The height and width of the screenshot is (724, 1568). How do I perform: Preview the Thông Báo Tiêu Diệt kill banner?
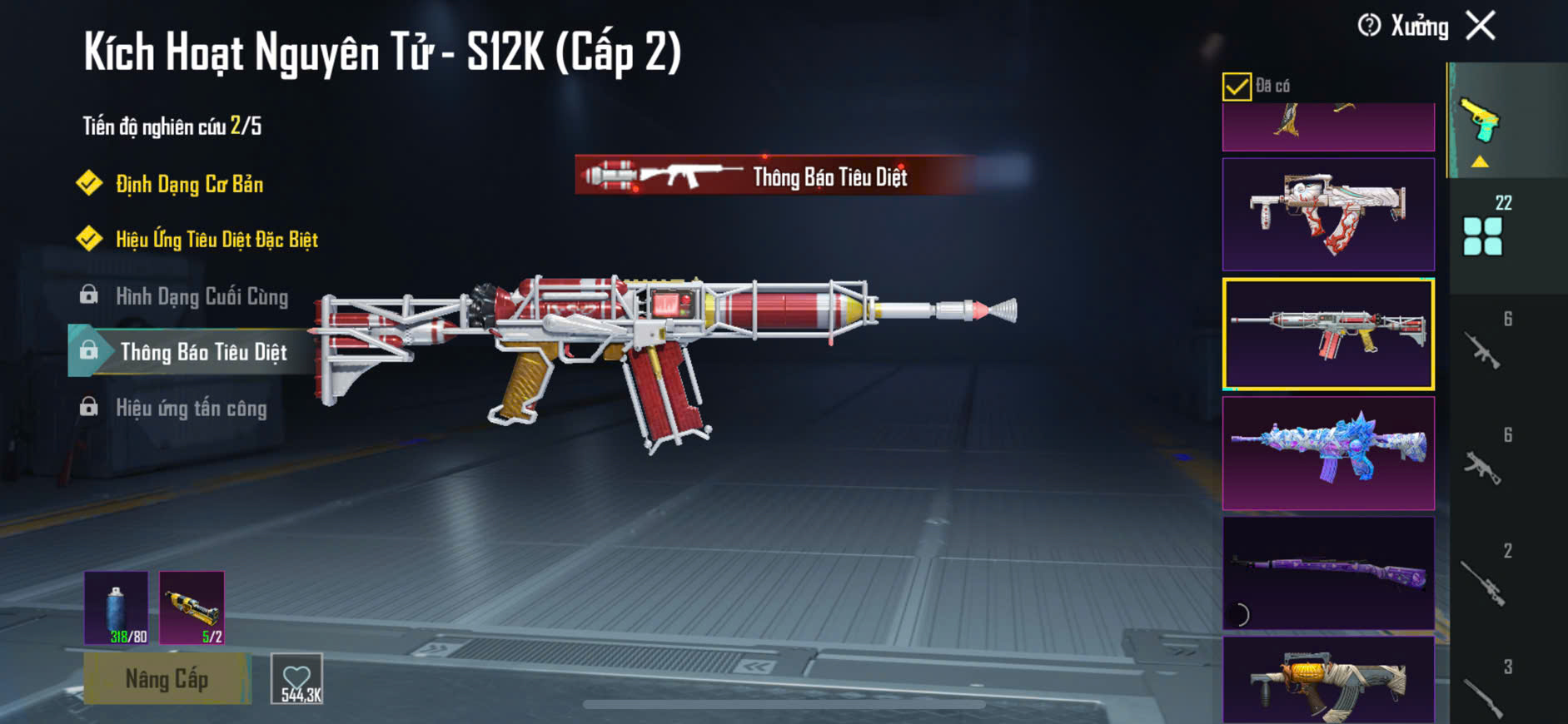[x=774, y=176]
